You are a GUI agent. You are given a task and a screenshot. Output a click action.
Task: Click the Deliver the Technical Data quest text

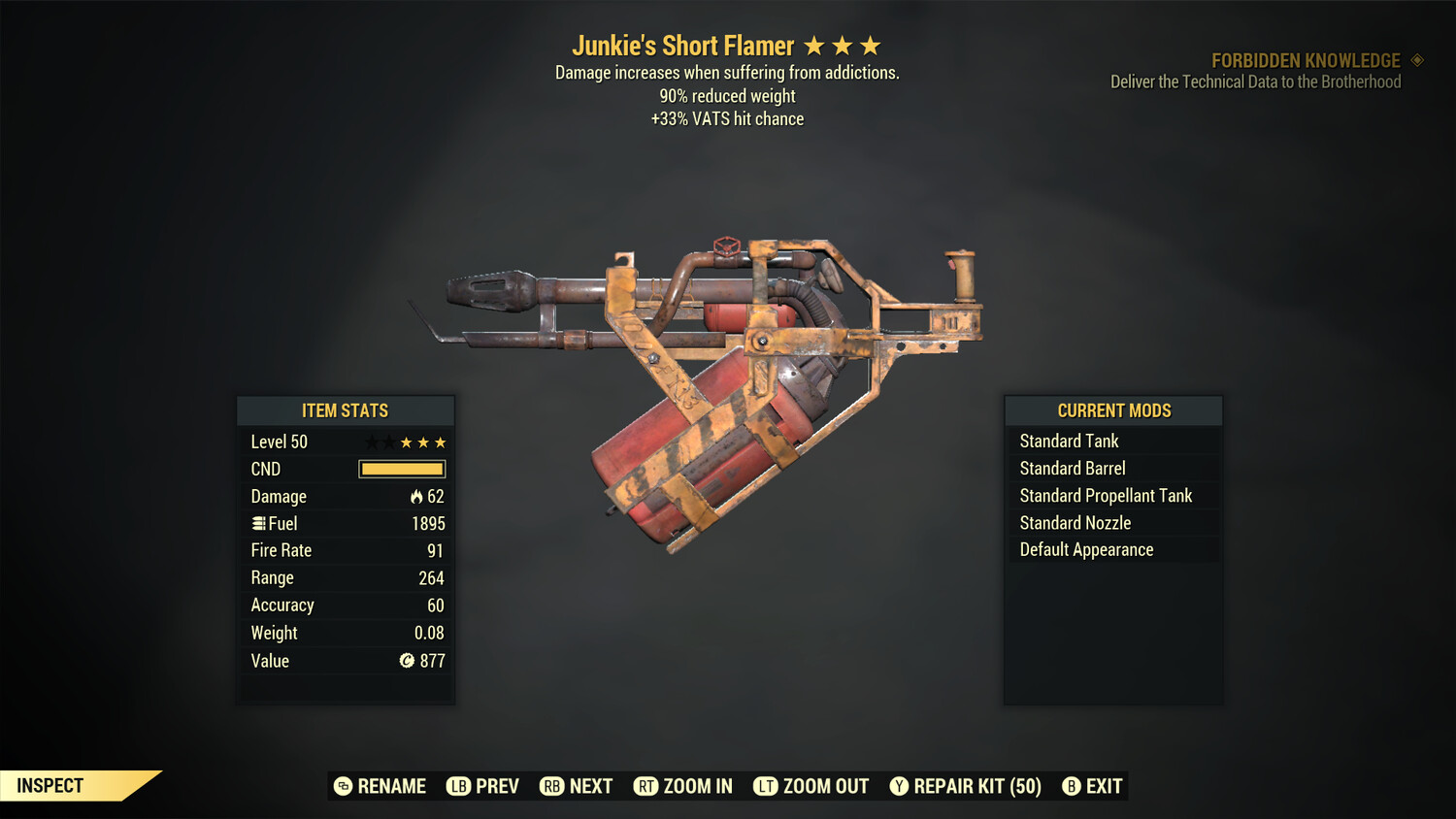[1256, 82]
